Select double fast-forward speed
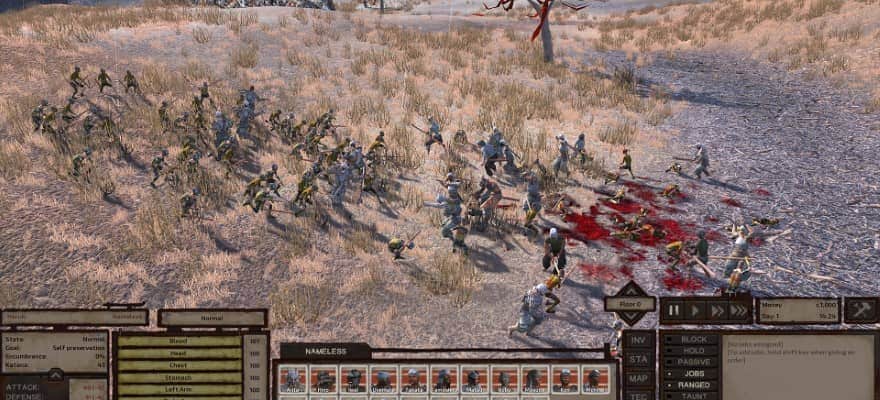The width and height of the screenshot is (880, 400). point(717,311)
